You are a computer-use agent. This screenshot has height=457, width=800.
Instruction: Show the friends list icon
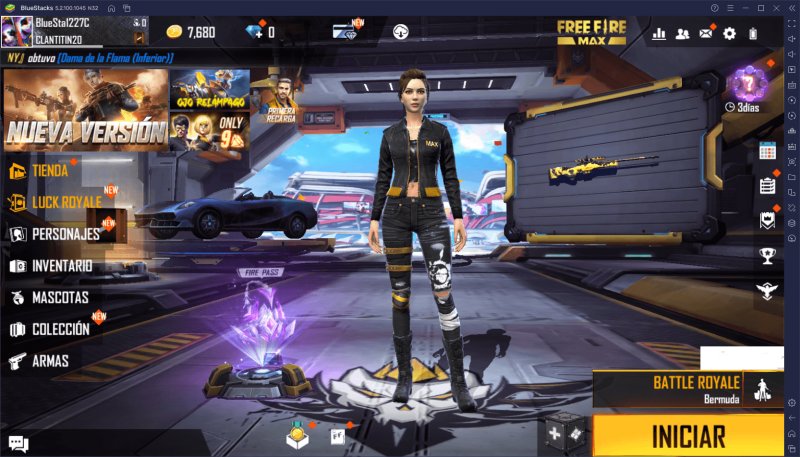point(683,33)
